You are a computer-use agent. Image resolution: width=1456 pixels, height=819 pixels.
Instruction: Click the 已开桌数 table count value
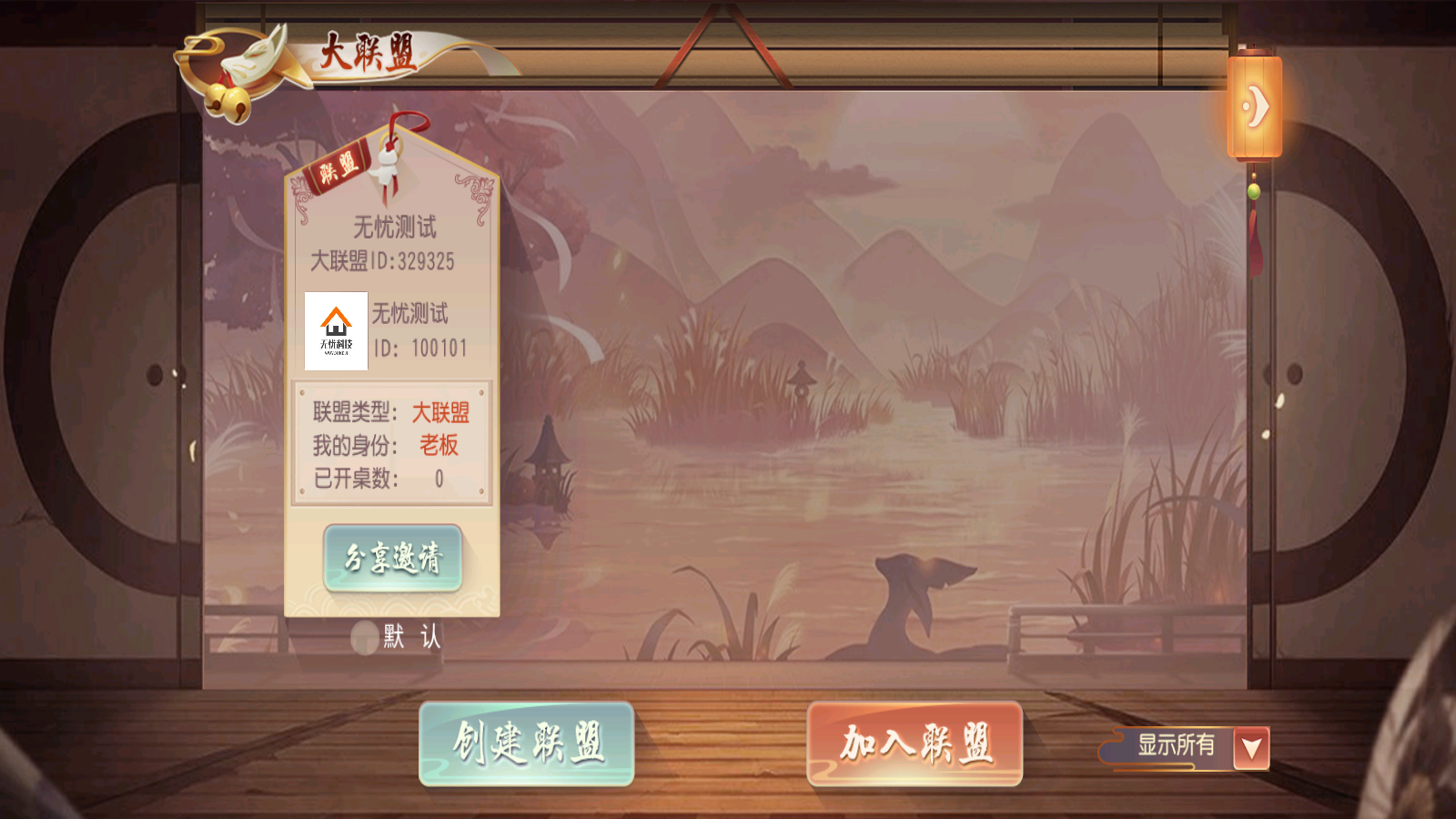tap(439, 478)
